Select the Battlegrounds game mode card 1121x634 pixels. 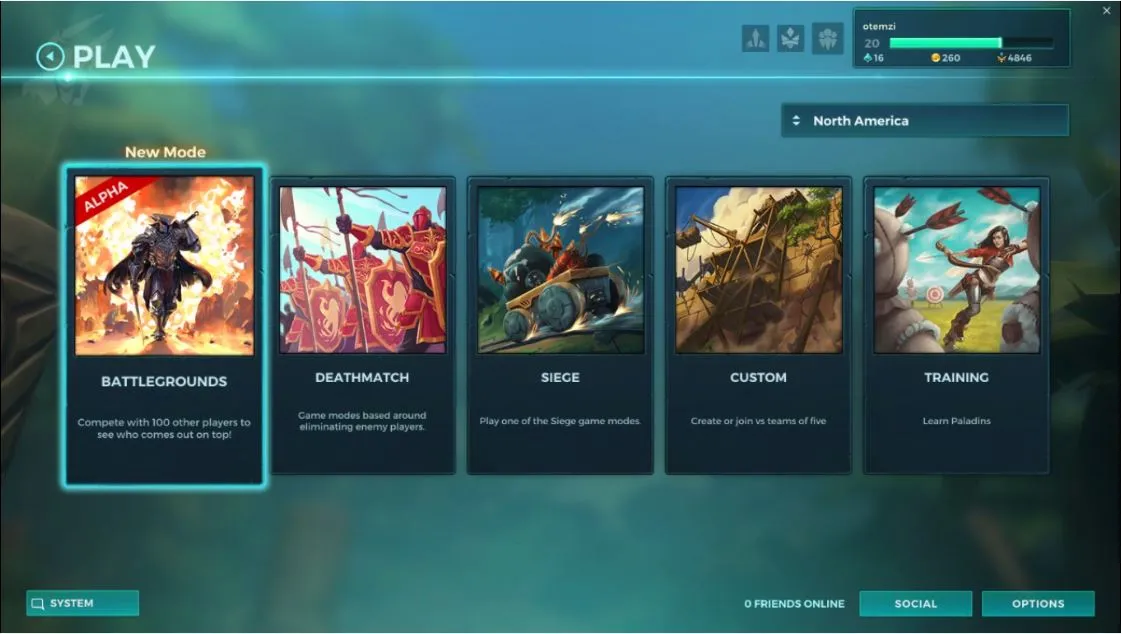[164, 325]
